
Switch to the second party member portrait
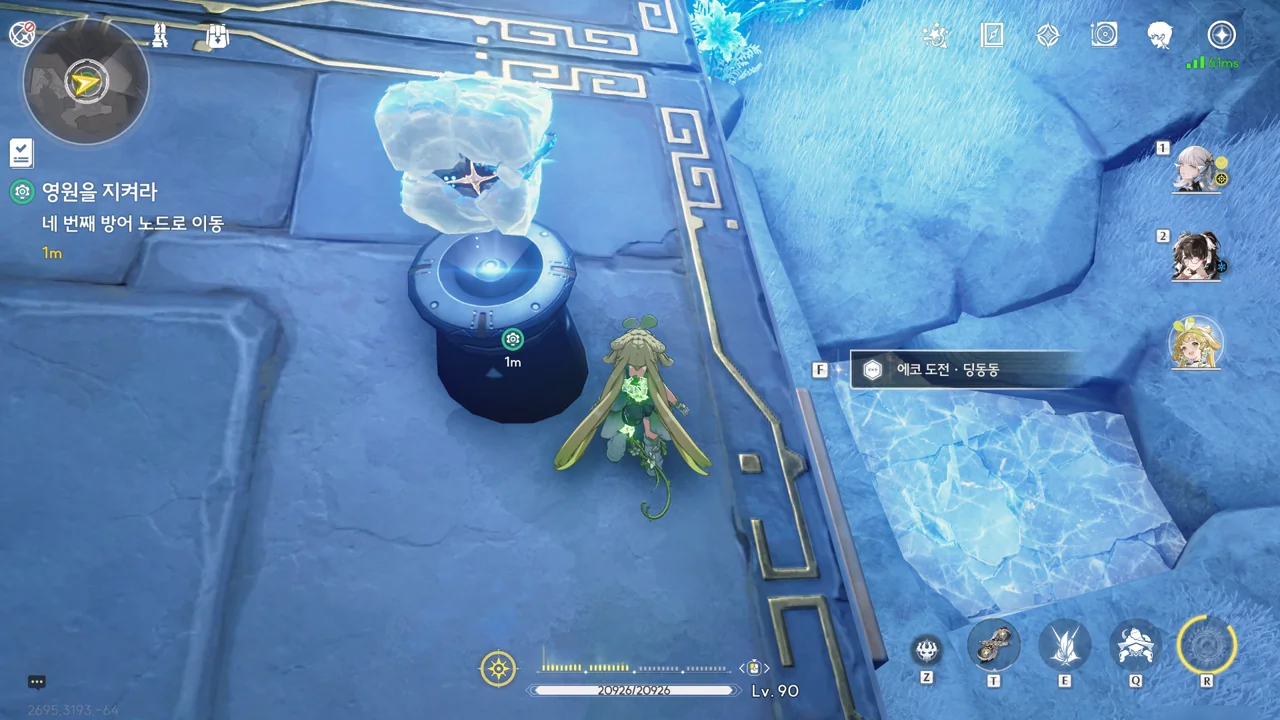coord(1195,256)
